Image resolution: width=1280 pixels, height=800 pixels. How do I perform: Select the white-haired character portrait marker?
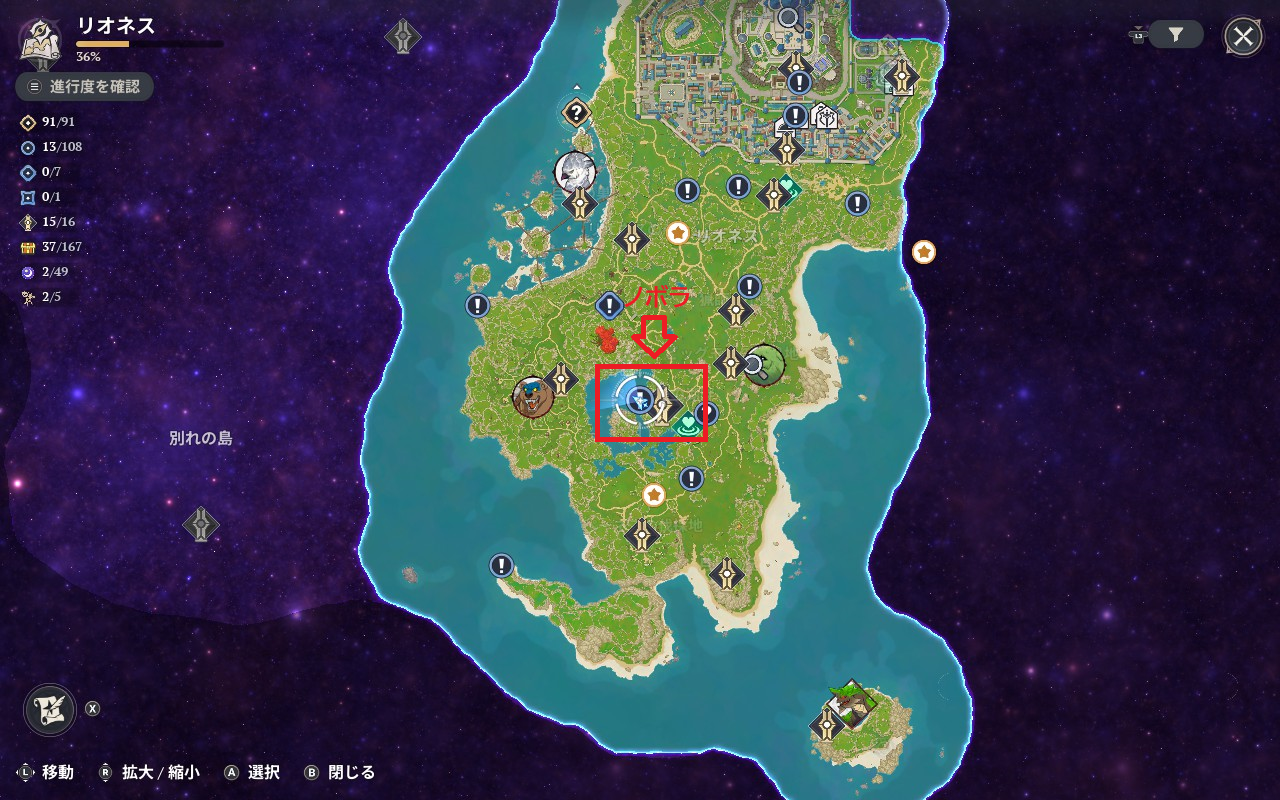(576, 171)
